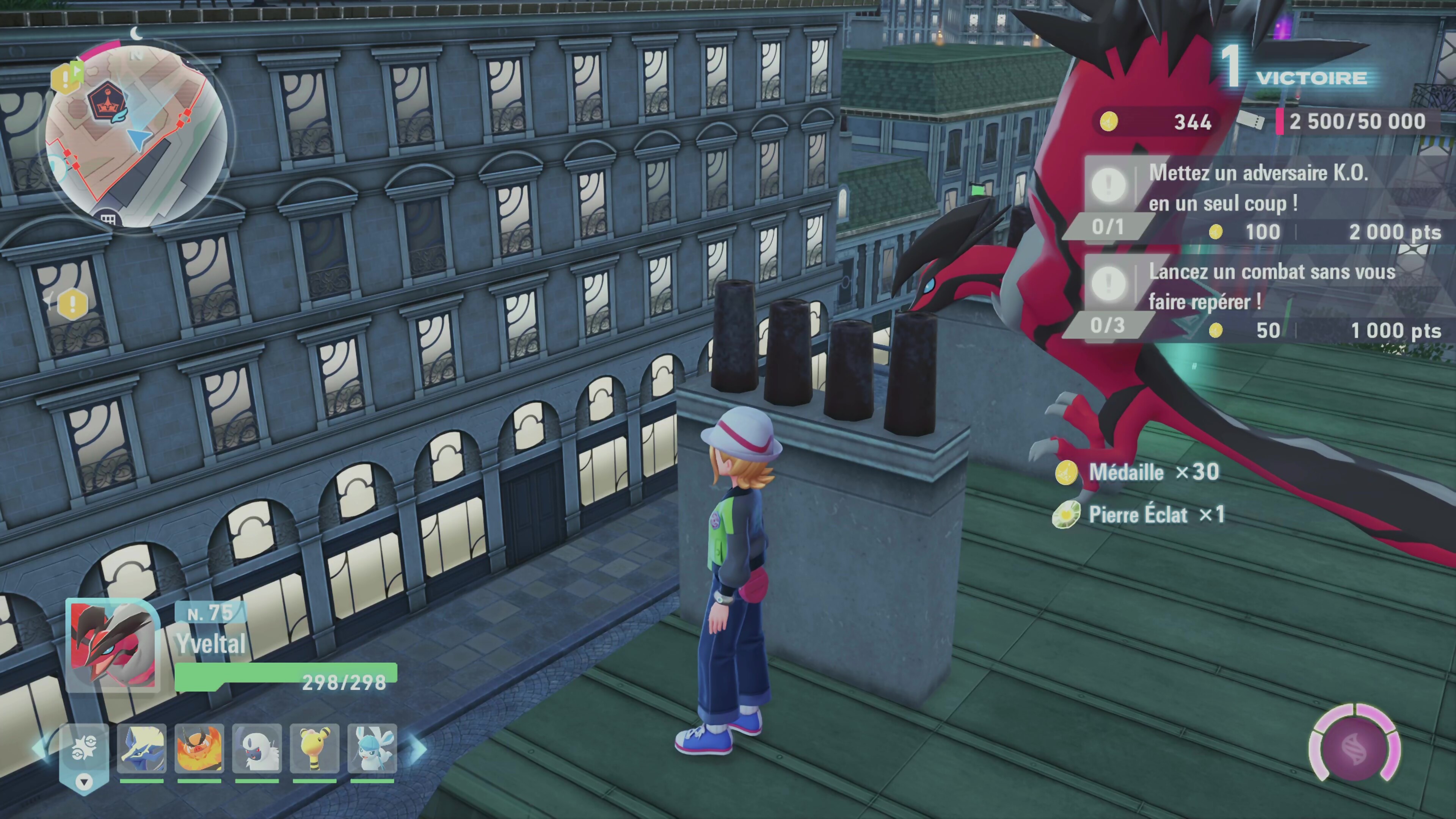Screen dimensions: 1456x819
Task: Choose Absol from the party bar
Action: pos(257,749)
